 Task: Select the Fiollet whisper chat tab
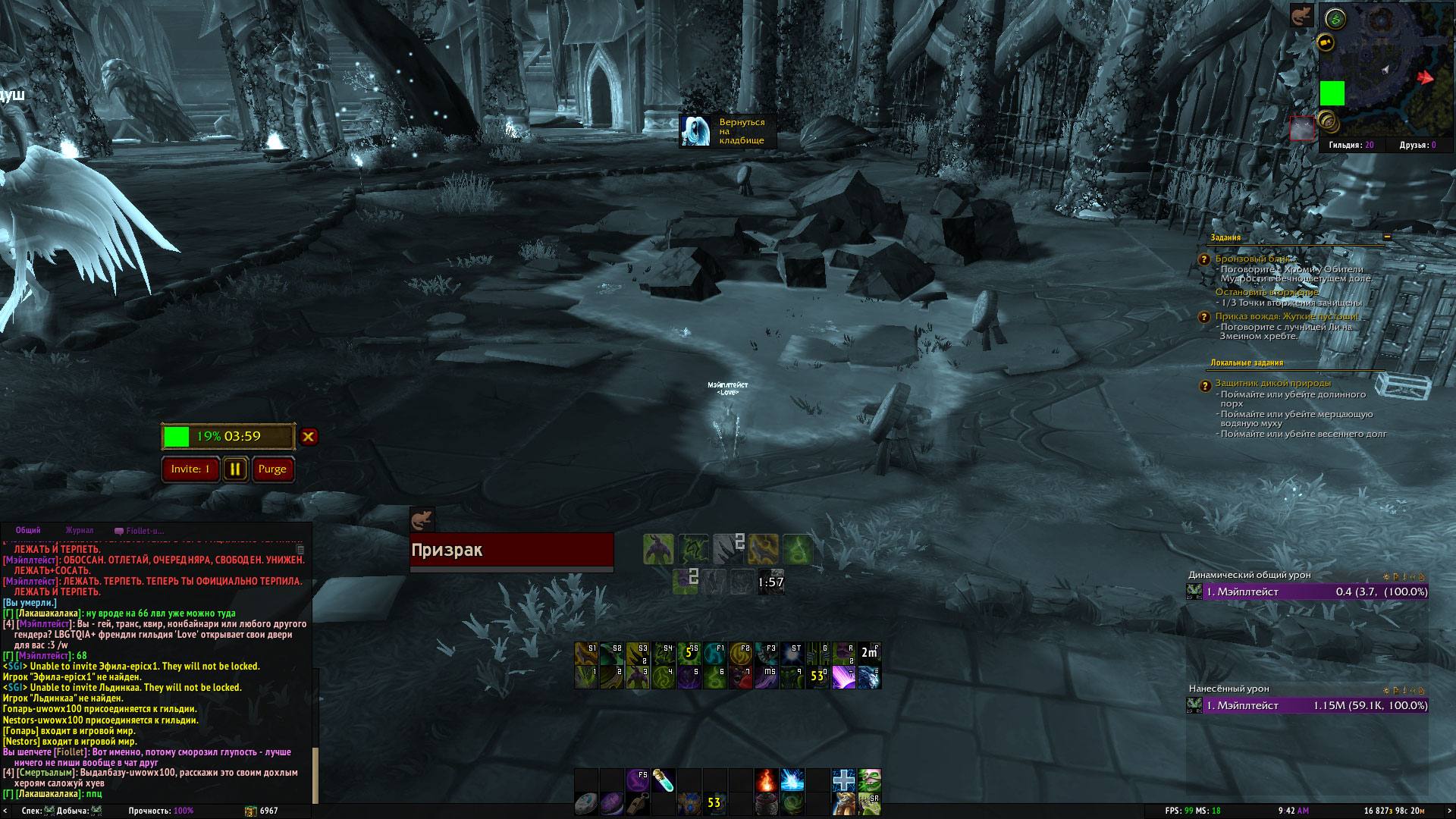click(140, 531)
